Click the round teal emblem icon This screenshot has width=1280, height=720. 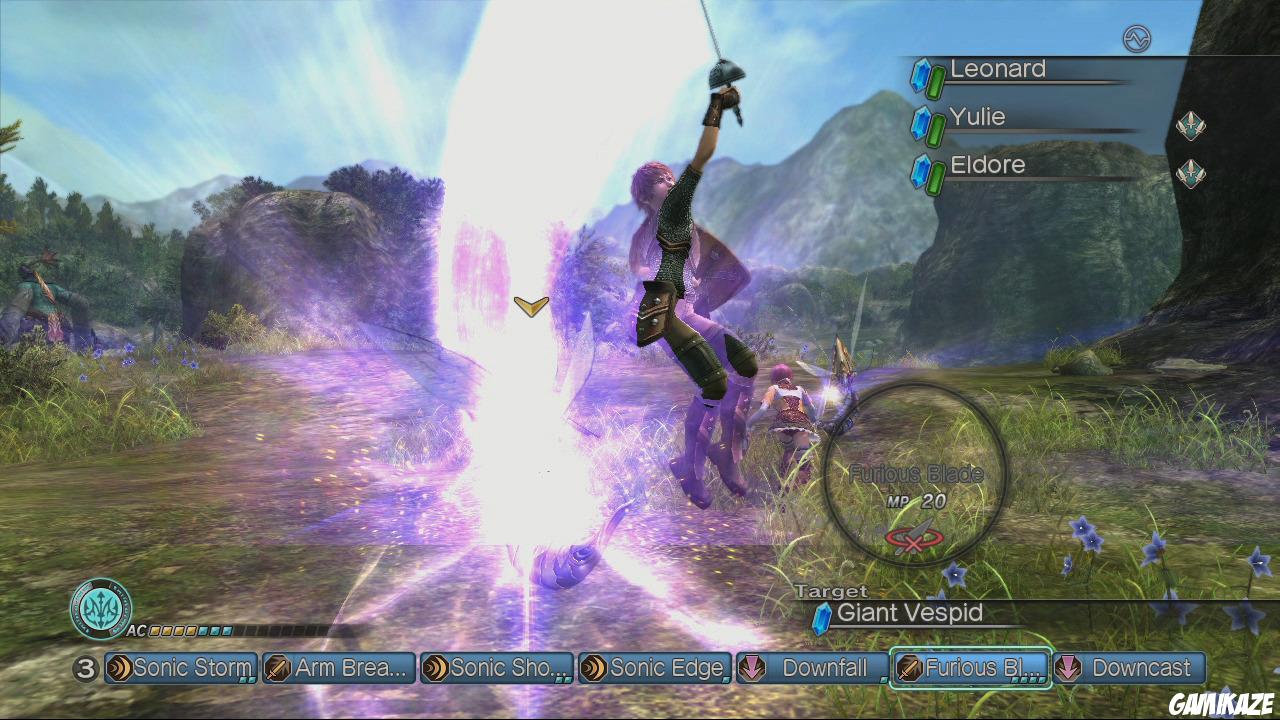[100, 607]
